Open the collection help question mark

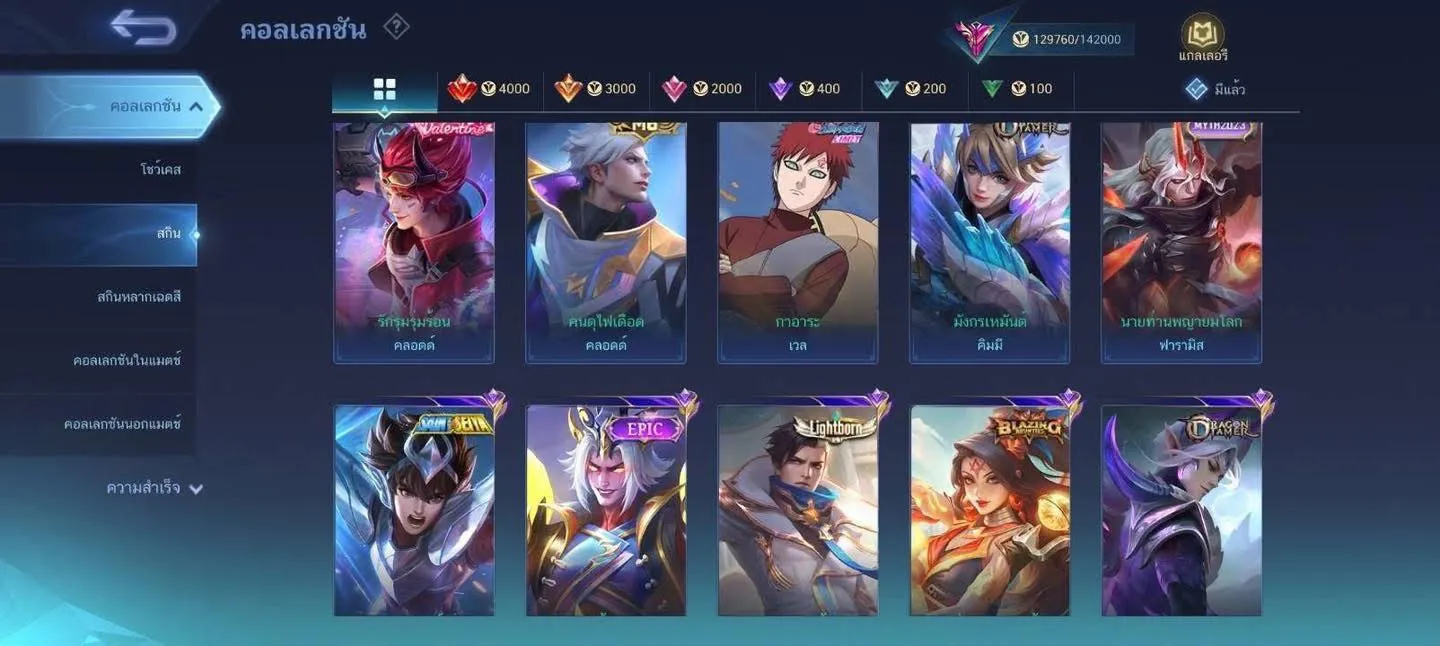(396, 27)
